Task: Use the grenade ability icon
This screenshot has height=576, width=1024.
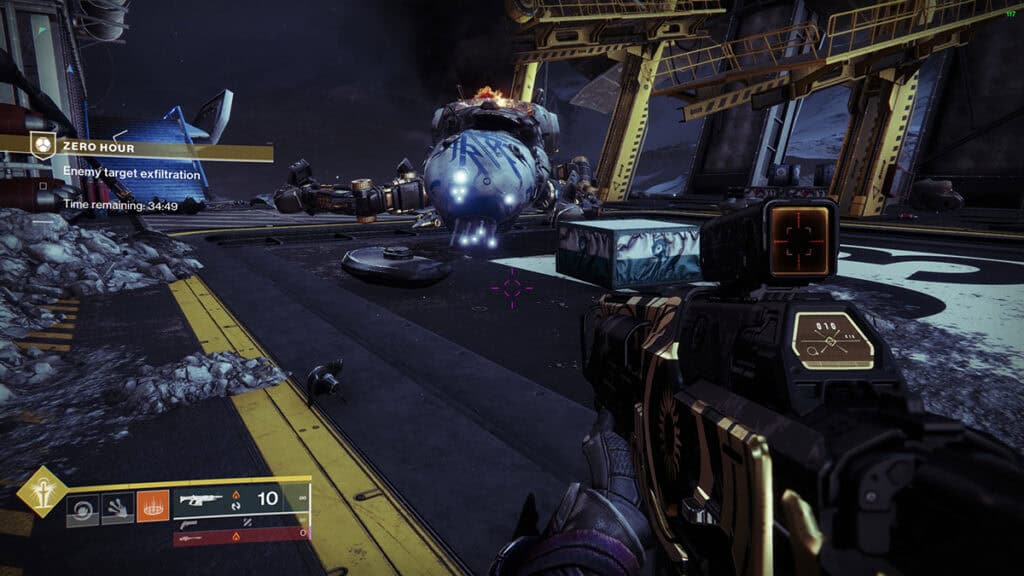Action: (82, 510)
